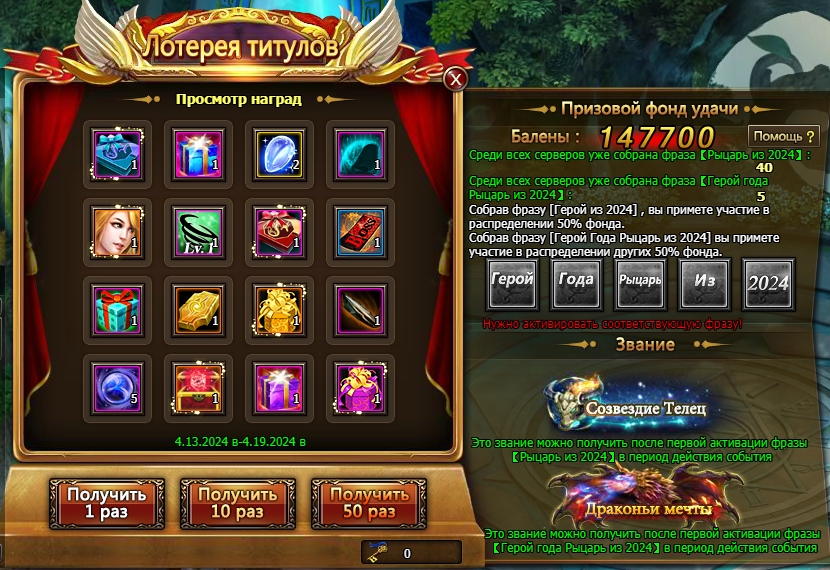Open the Помощь help button
Image resolution: width=830 pixels, height=570 pixels.
click(x=783, y=136)
